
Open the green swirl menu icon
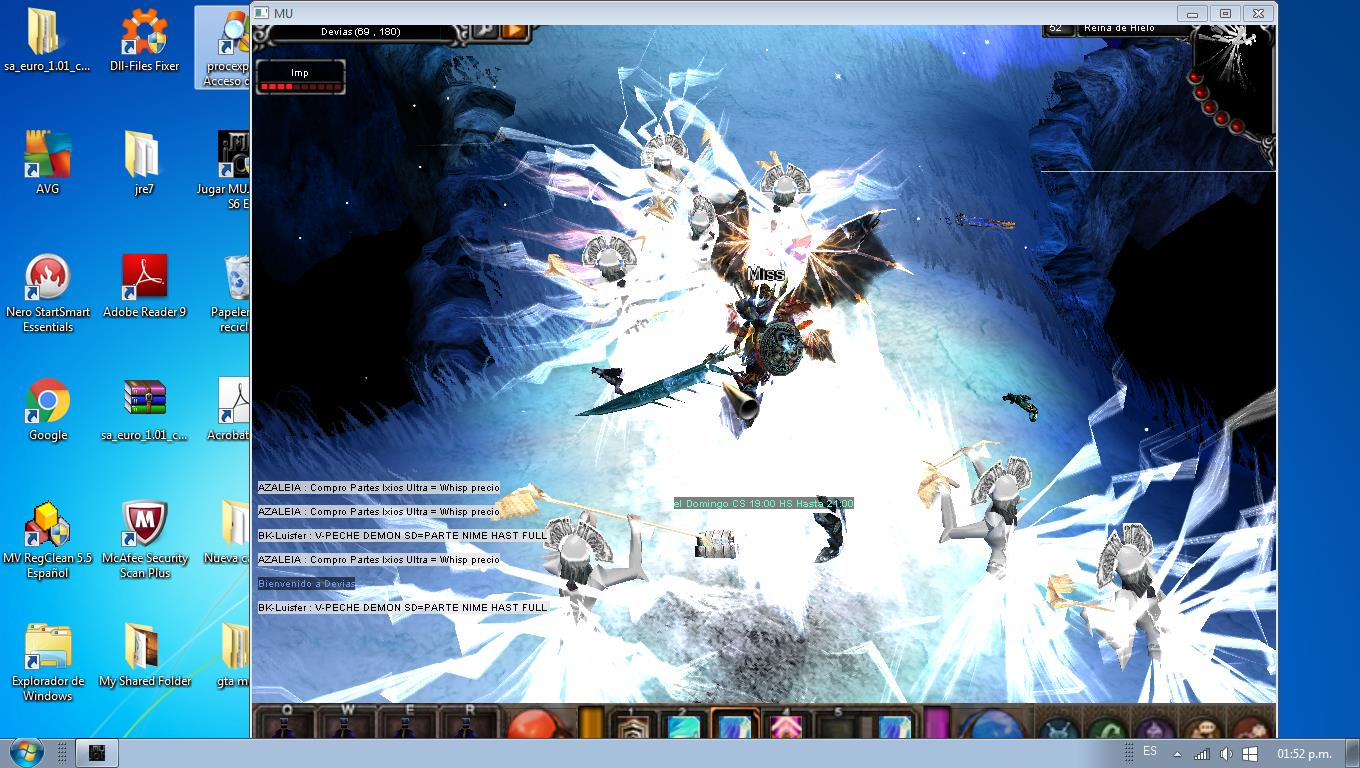point(1104,729)
